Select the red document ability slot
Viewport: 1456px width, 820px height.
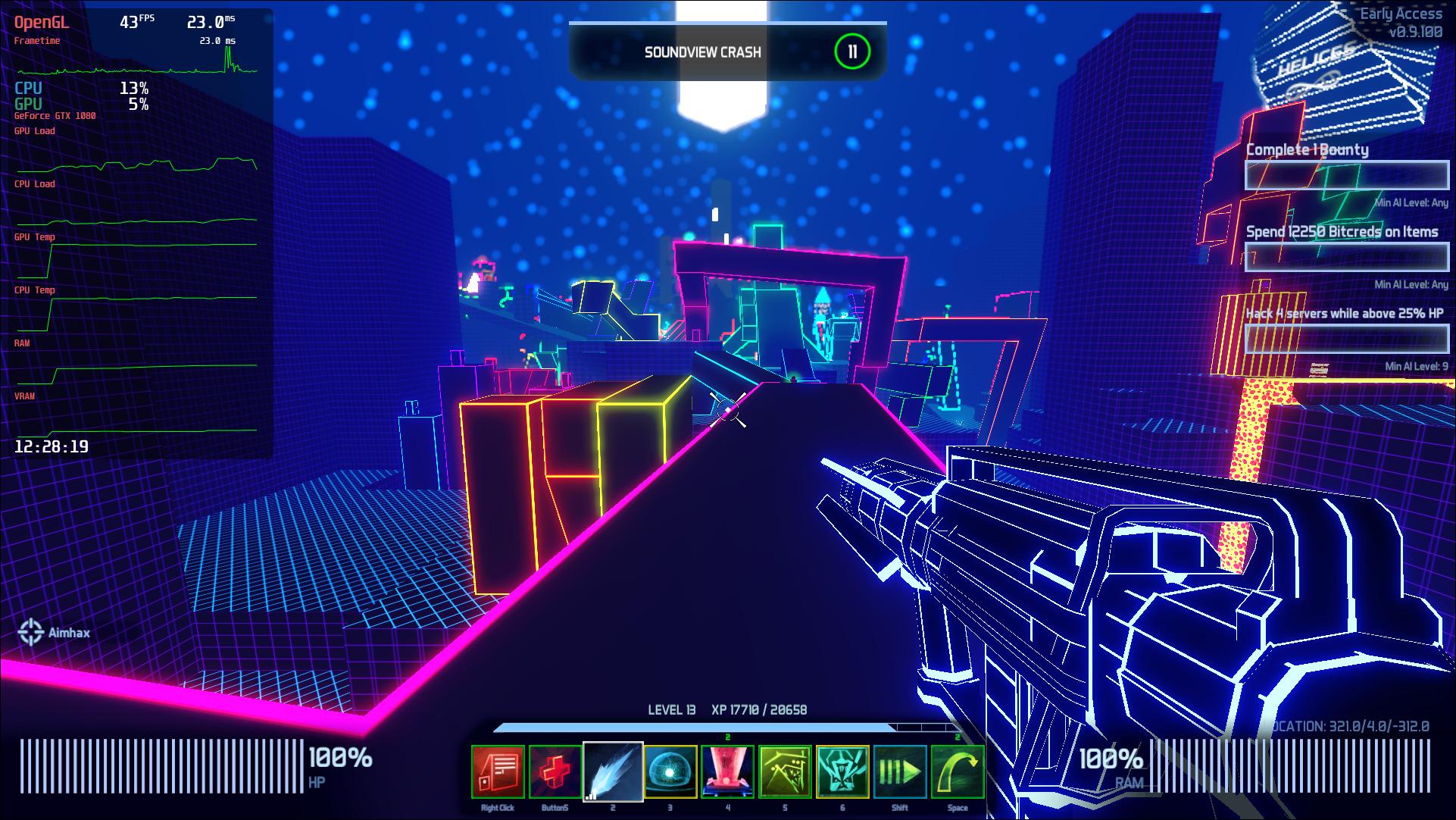click(x=498, y=771)
